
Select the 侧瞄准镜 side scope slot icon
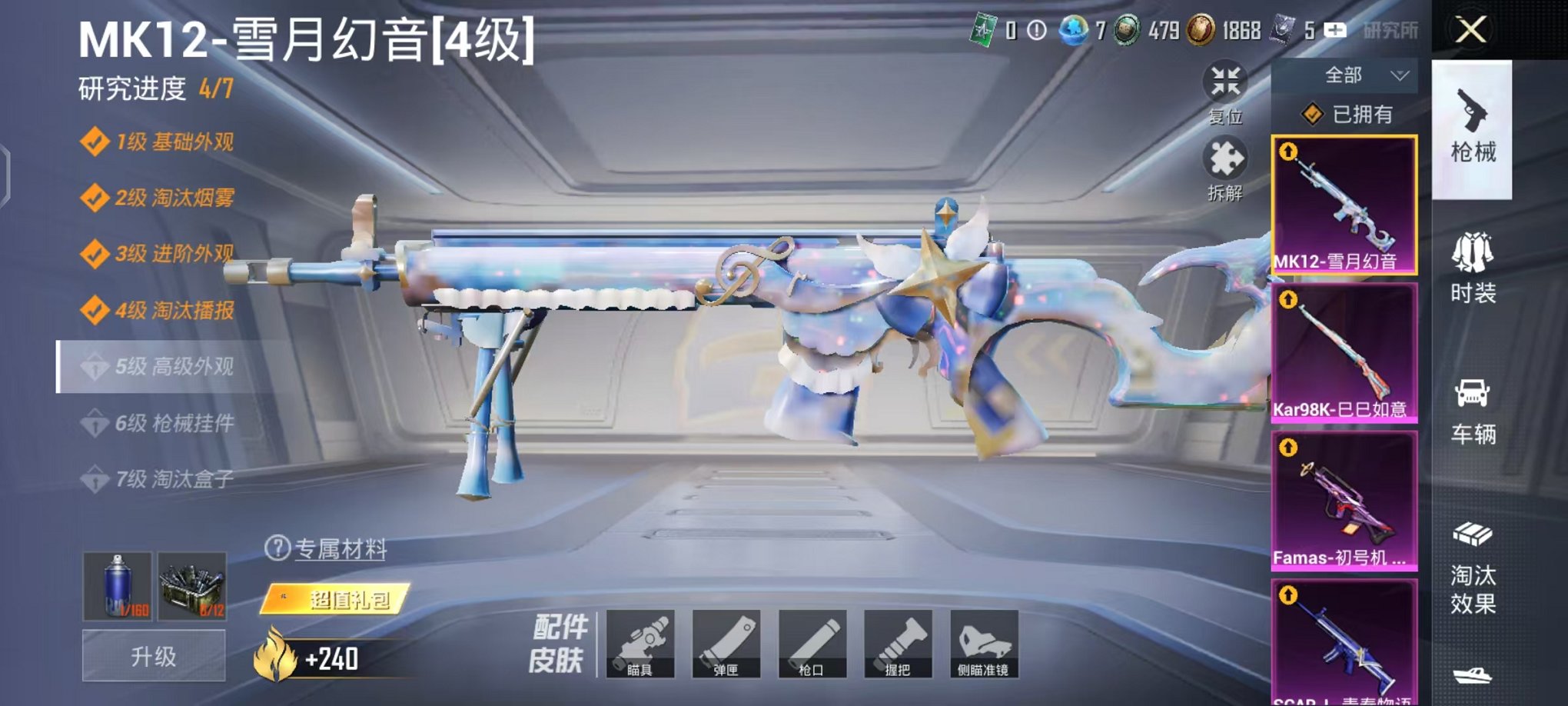tap(985, 644)
